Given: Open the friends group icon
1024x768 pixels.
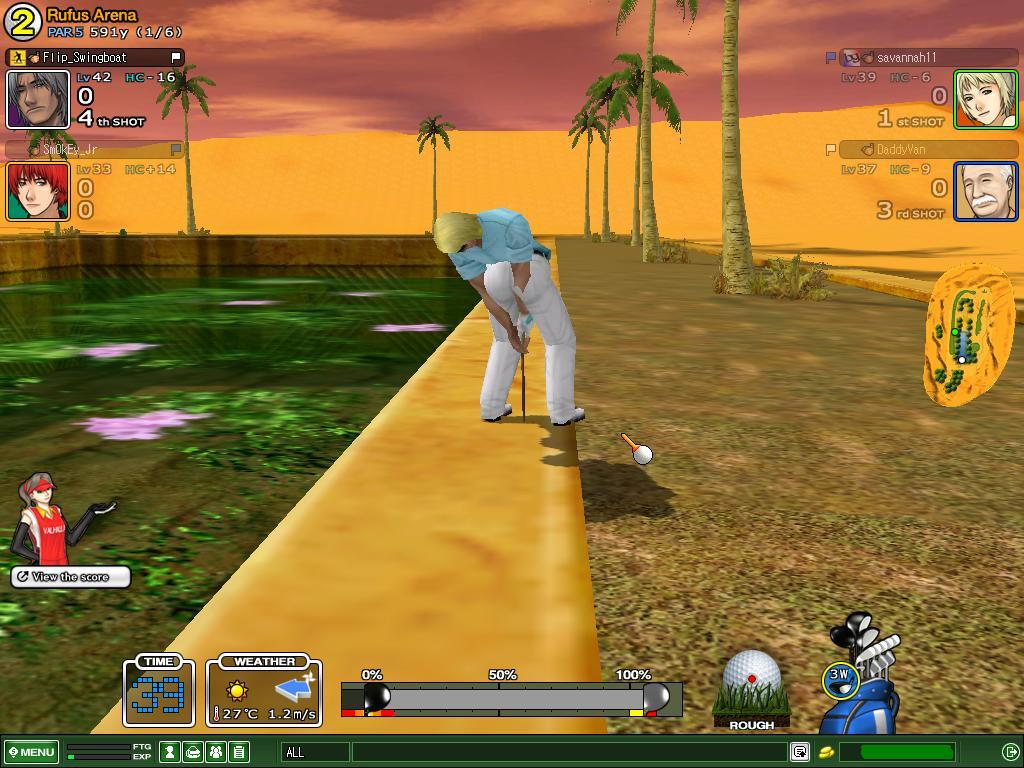Looking at the screenshot, I should click(216, 752).
